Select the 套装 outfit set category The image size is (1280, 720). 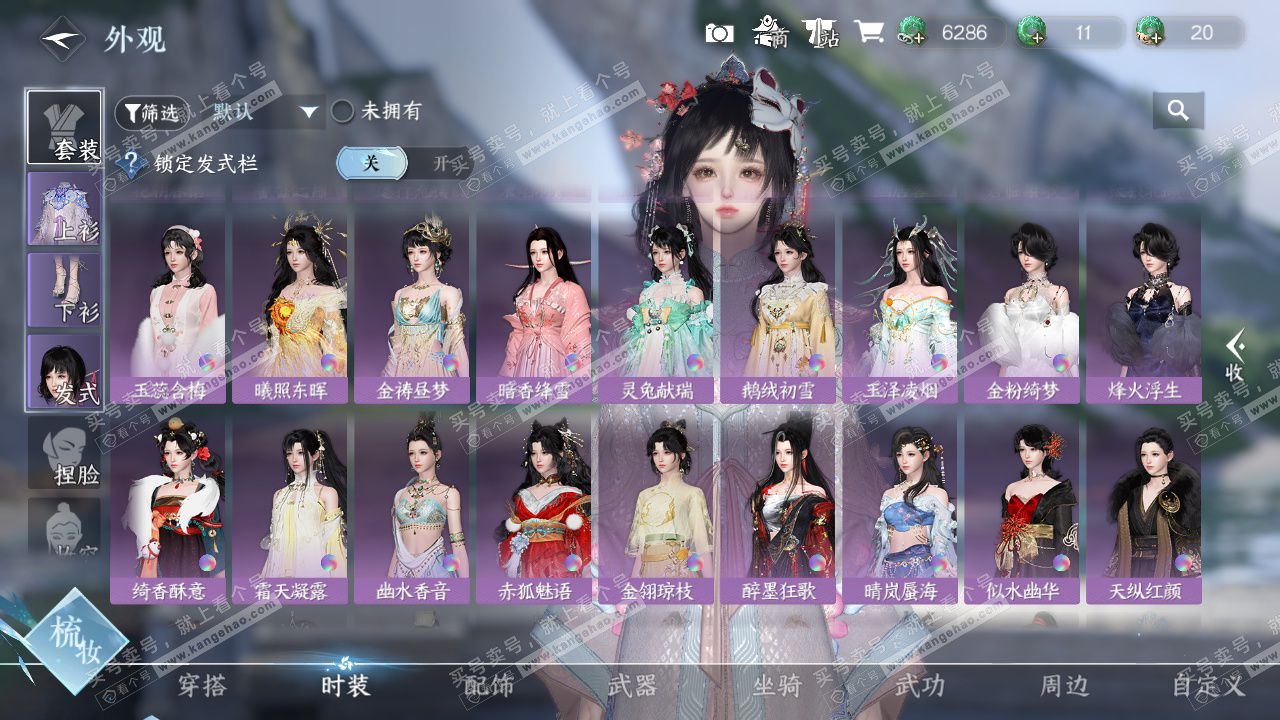(64, 127)
